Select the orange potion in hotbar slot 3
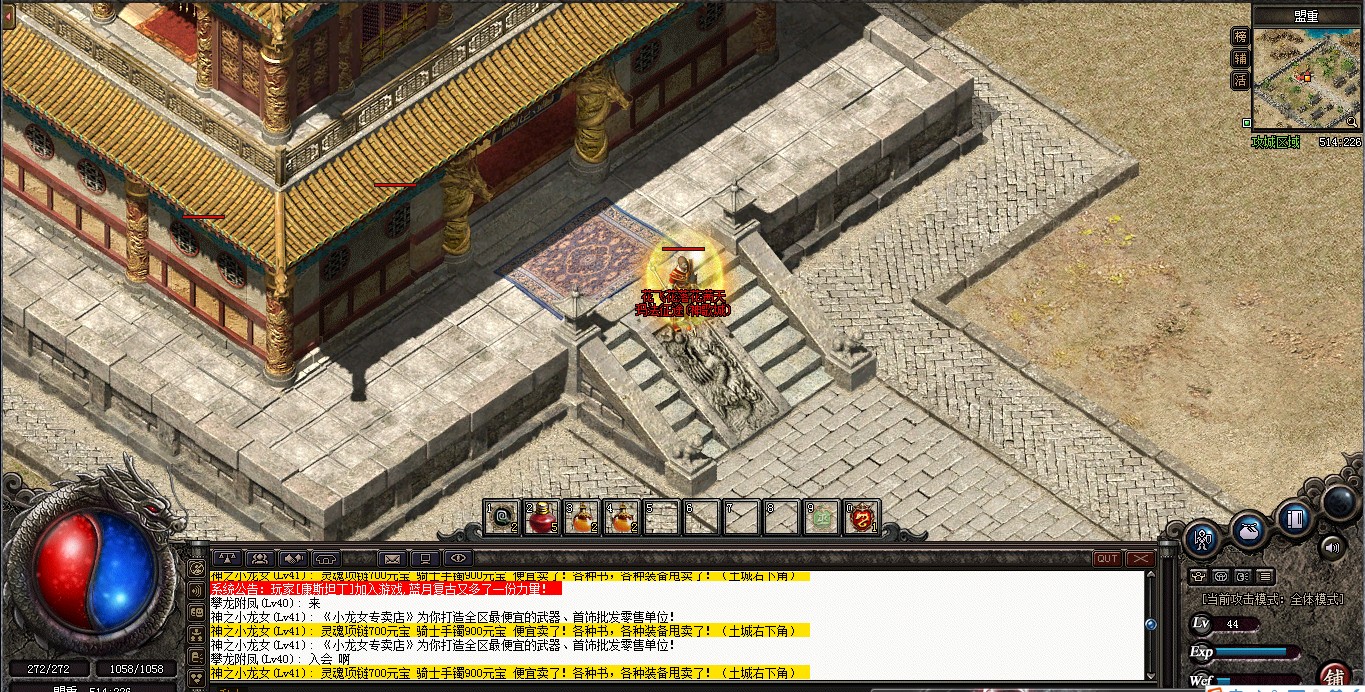 click(x=581, y=518)
